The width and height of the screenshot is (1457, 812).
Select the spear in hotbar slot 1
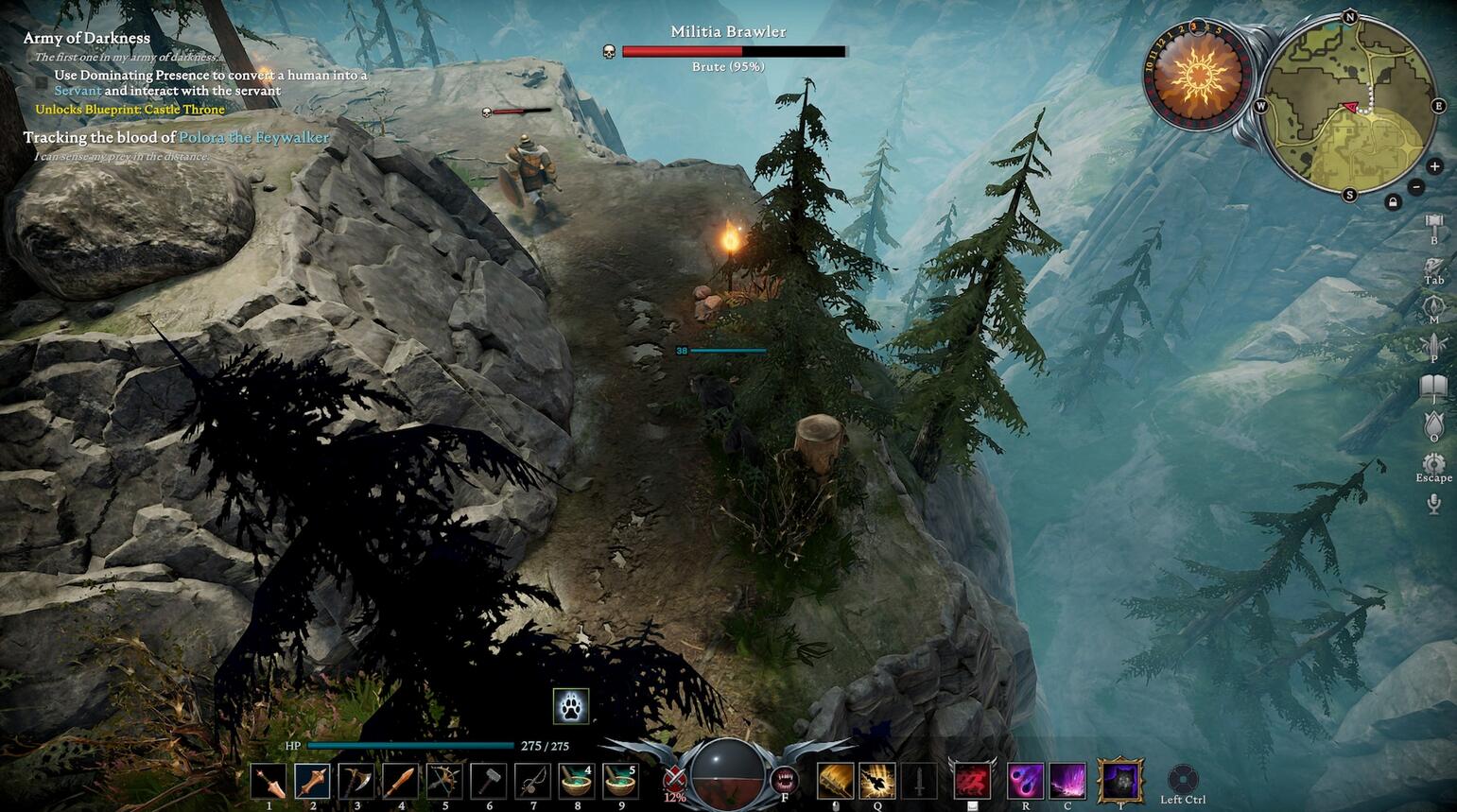click(269, 782)
